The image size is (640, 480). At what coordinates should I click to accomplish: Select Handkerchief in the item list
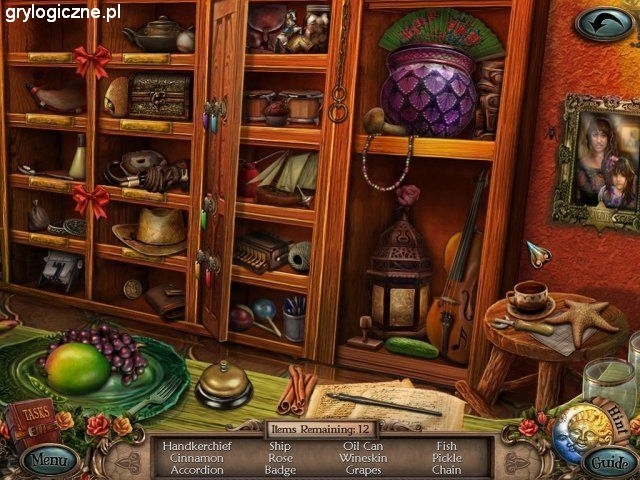coord(196,446)
